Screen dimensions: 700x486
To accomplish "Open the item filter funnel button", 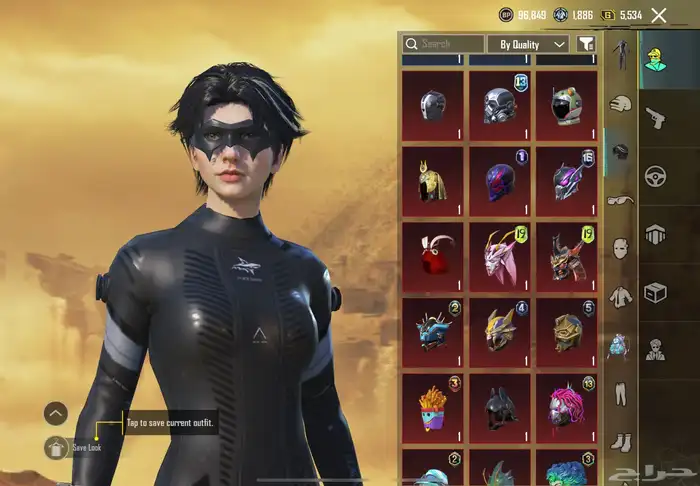I will click(586, 44).
